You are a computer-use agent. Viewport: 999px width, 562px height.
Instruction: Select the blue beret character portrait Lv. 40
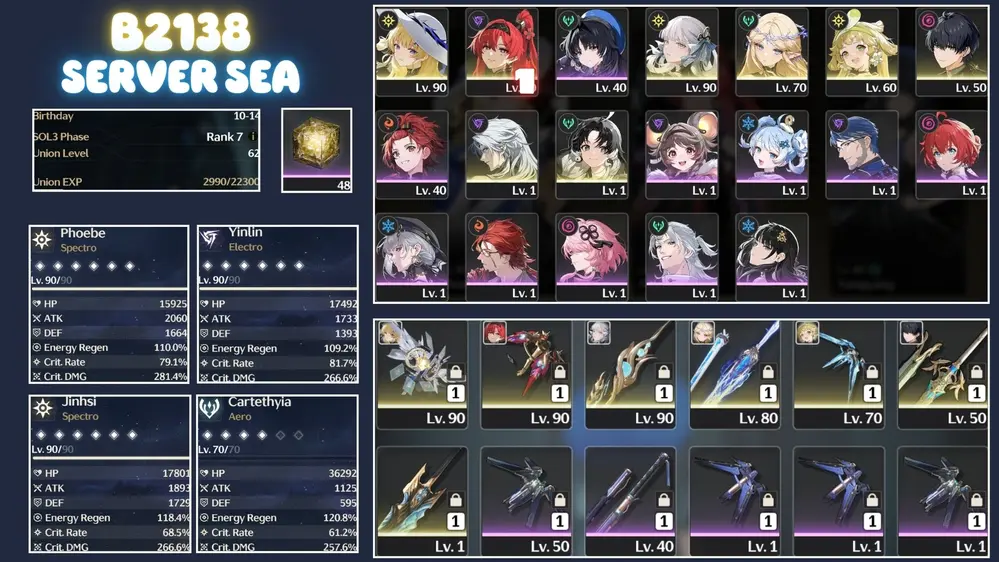click(592, 52)
